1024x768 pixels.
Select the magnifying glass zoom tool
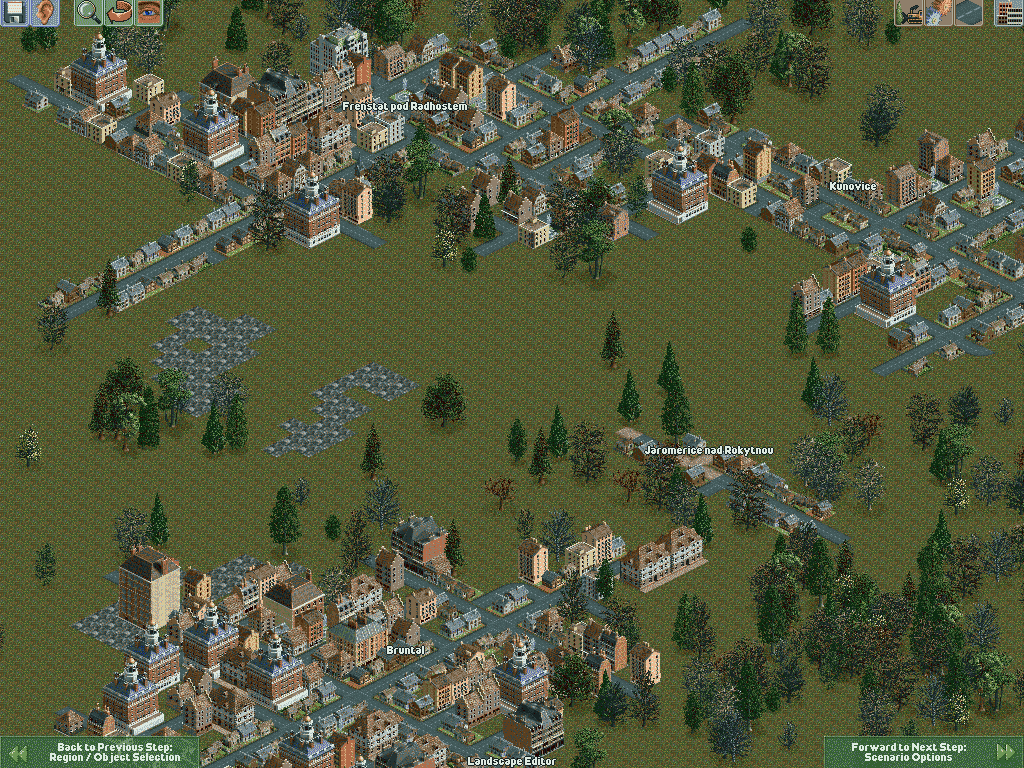pos(89,13)
